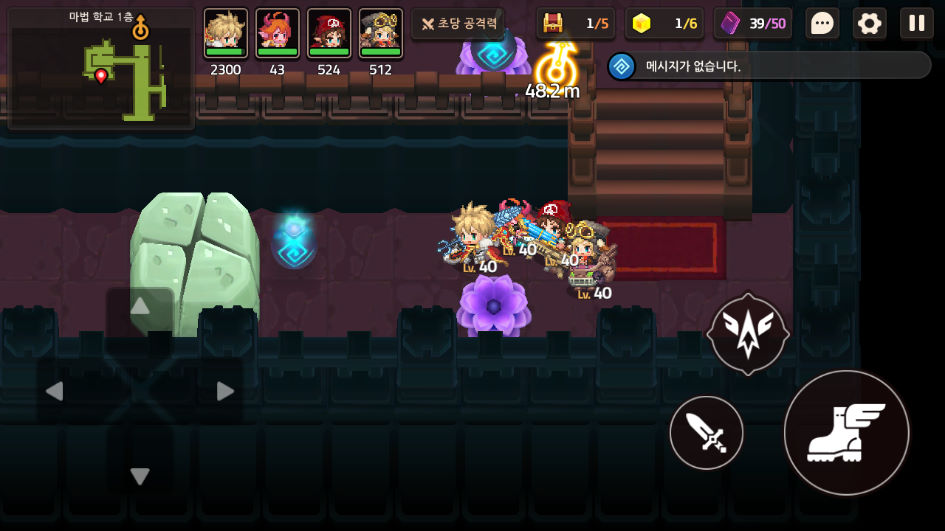Tap the d-pad up arrow
This screenshot has height=531, width=945.
click(140, 307)
